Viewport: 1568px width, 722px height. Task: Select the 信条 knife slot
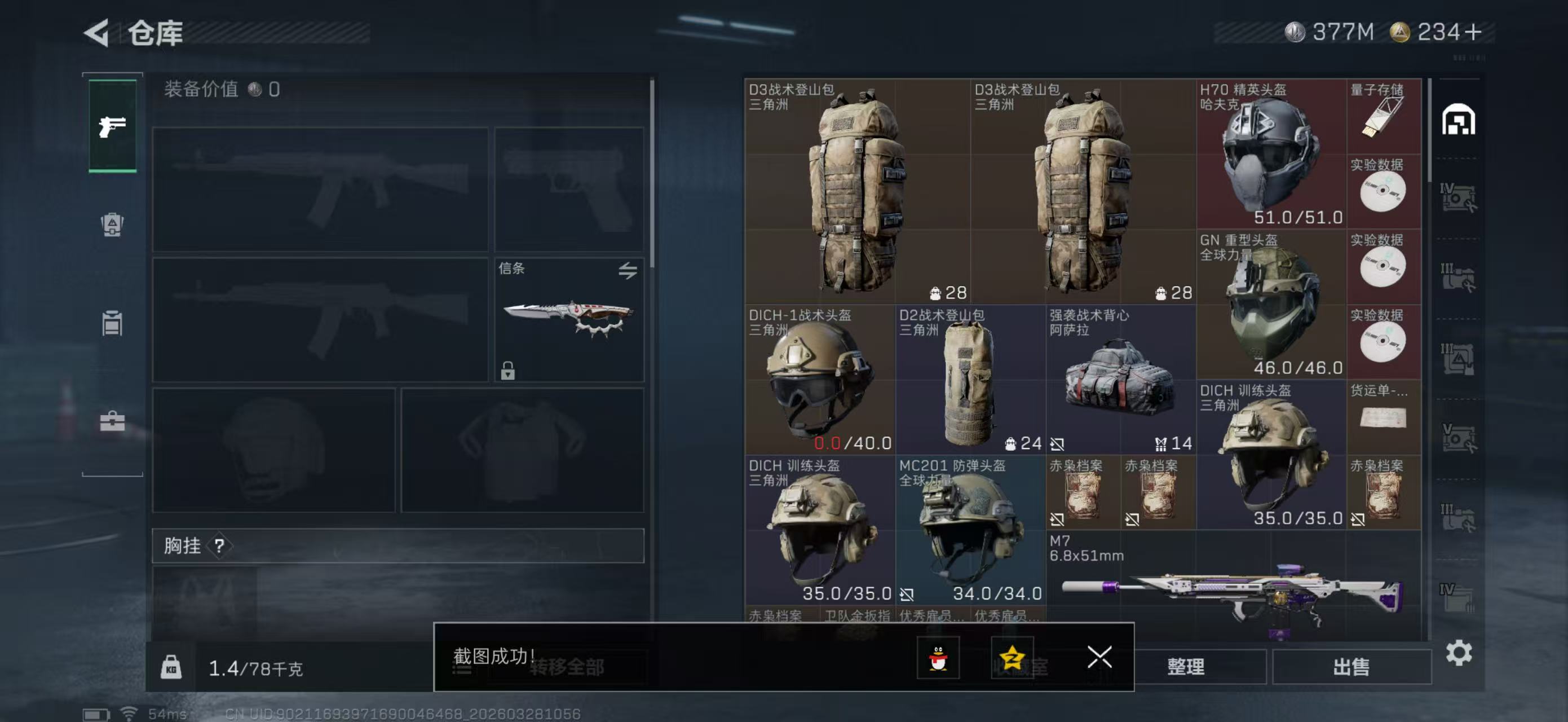point(568,320)
